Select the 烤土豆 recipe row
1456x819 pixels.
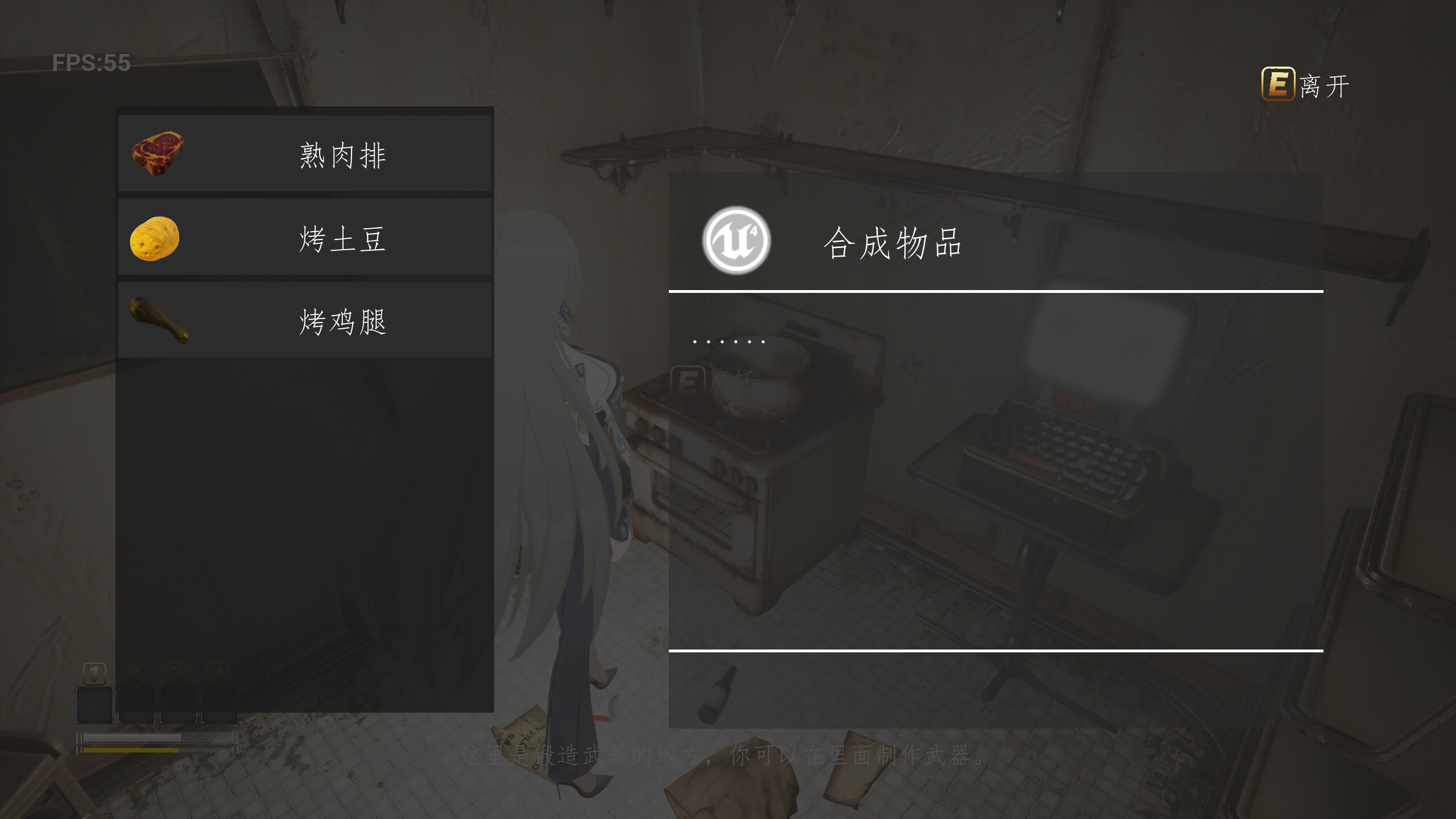click(x=304, y=237)
